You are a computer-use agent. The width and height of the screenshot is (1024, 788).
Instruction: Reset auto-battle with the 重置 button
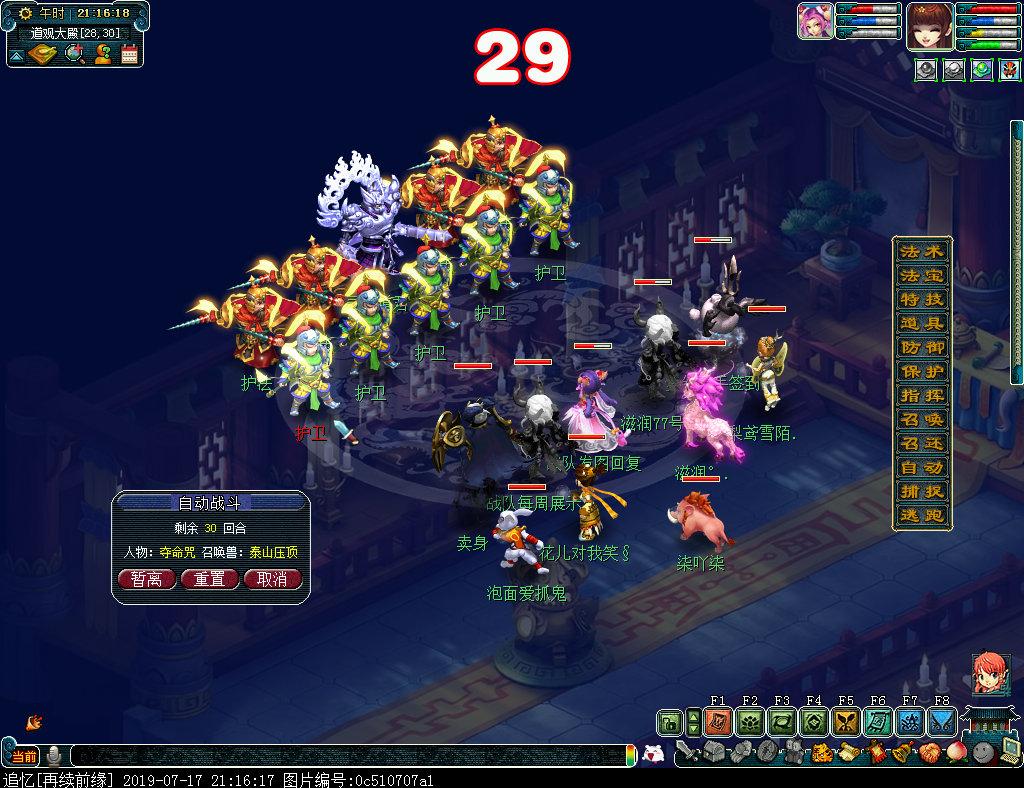209,579
